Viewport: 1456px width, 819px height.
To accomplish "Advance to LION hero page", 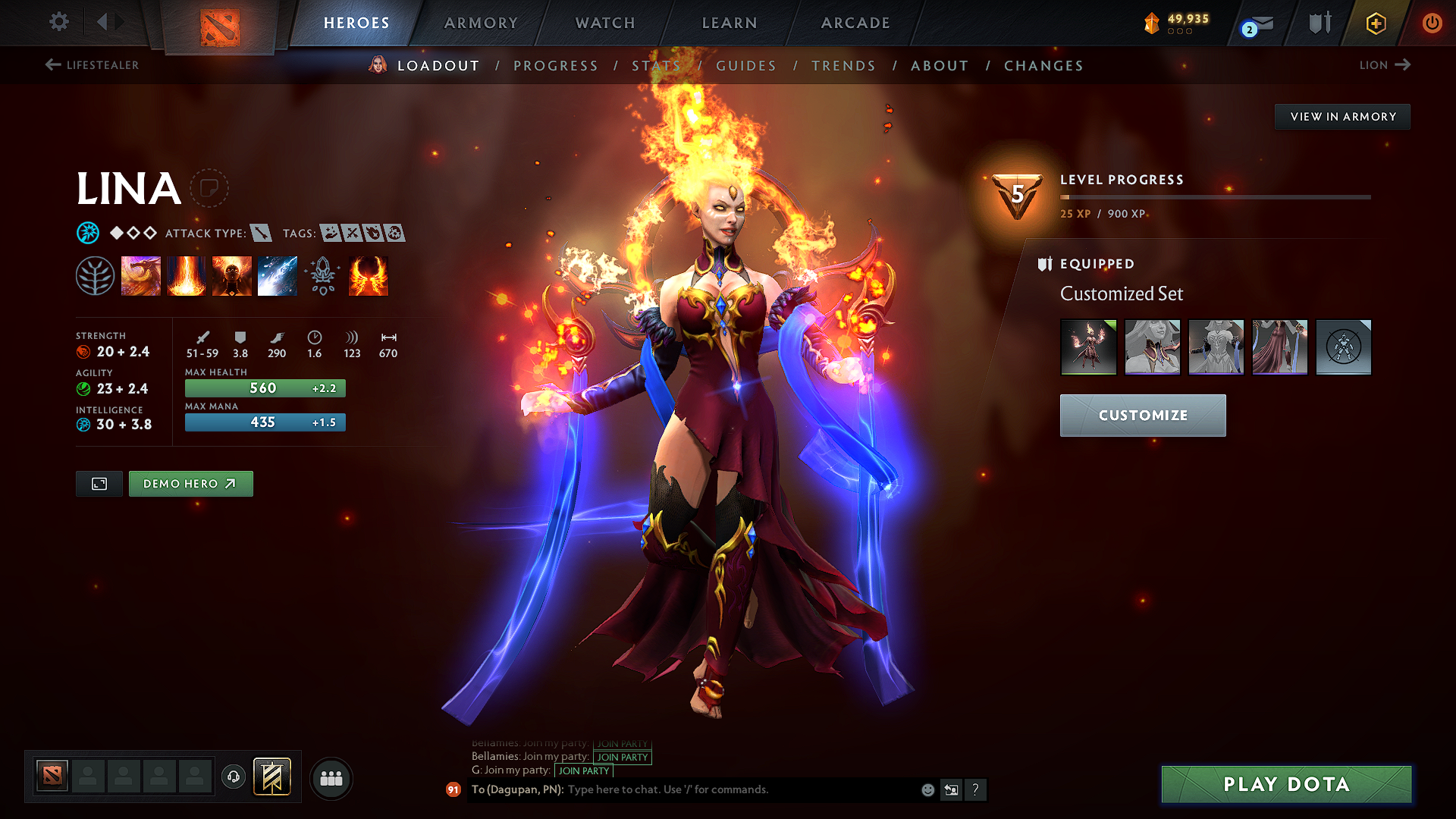I will tap(1385, 65).
